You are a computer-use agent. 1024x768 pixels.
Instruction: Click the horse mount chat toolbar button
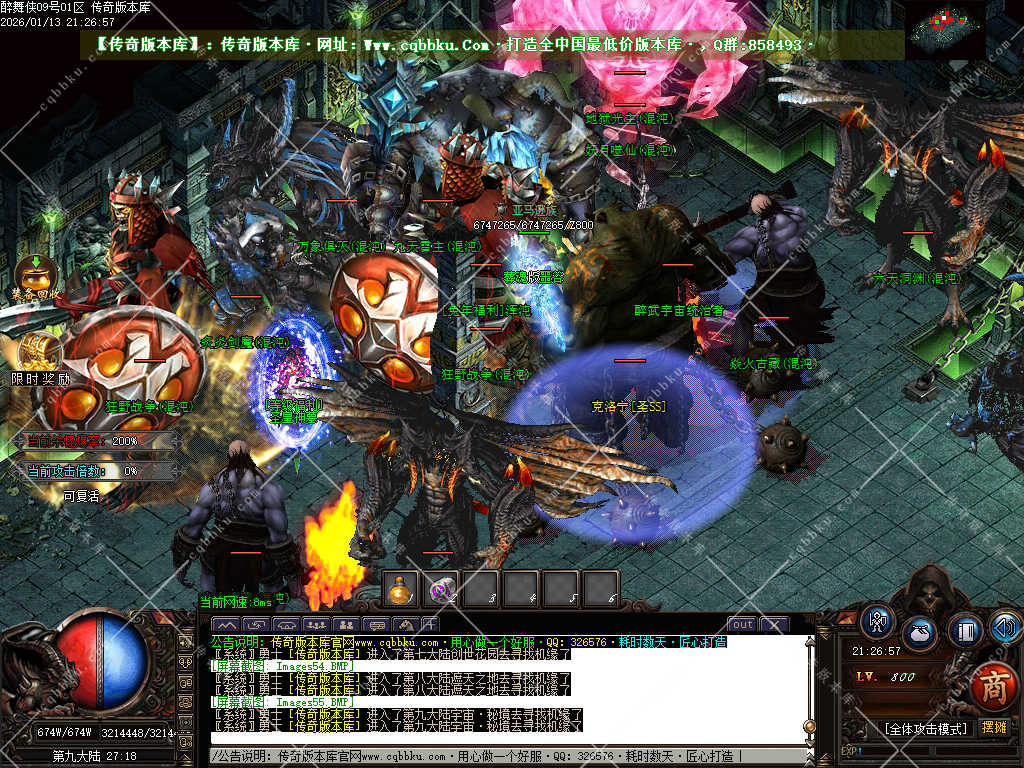(404, 626)
